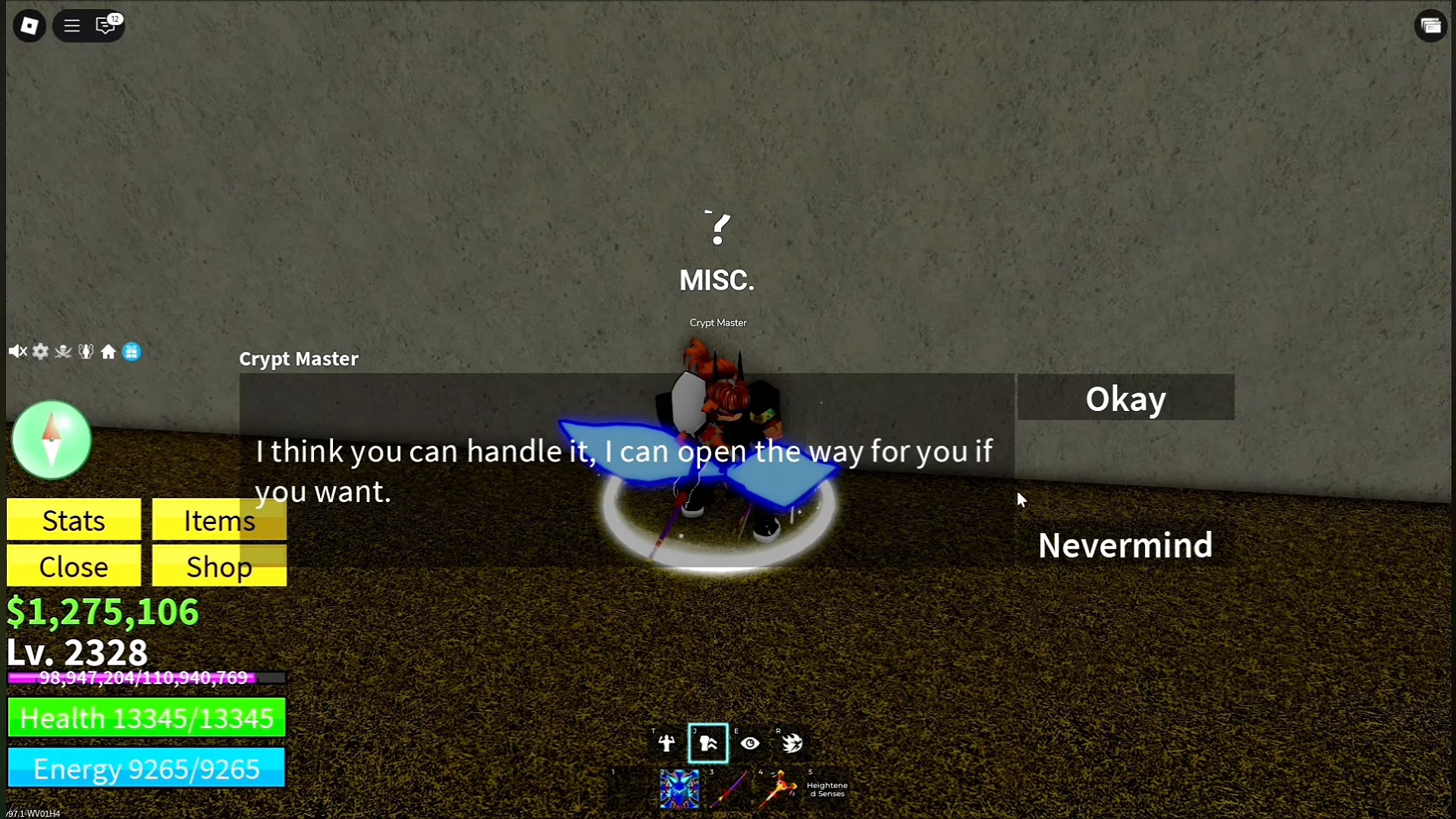
Task: Open the crew/group icon beside the swords
Action: coord(86,351)
